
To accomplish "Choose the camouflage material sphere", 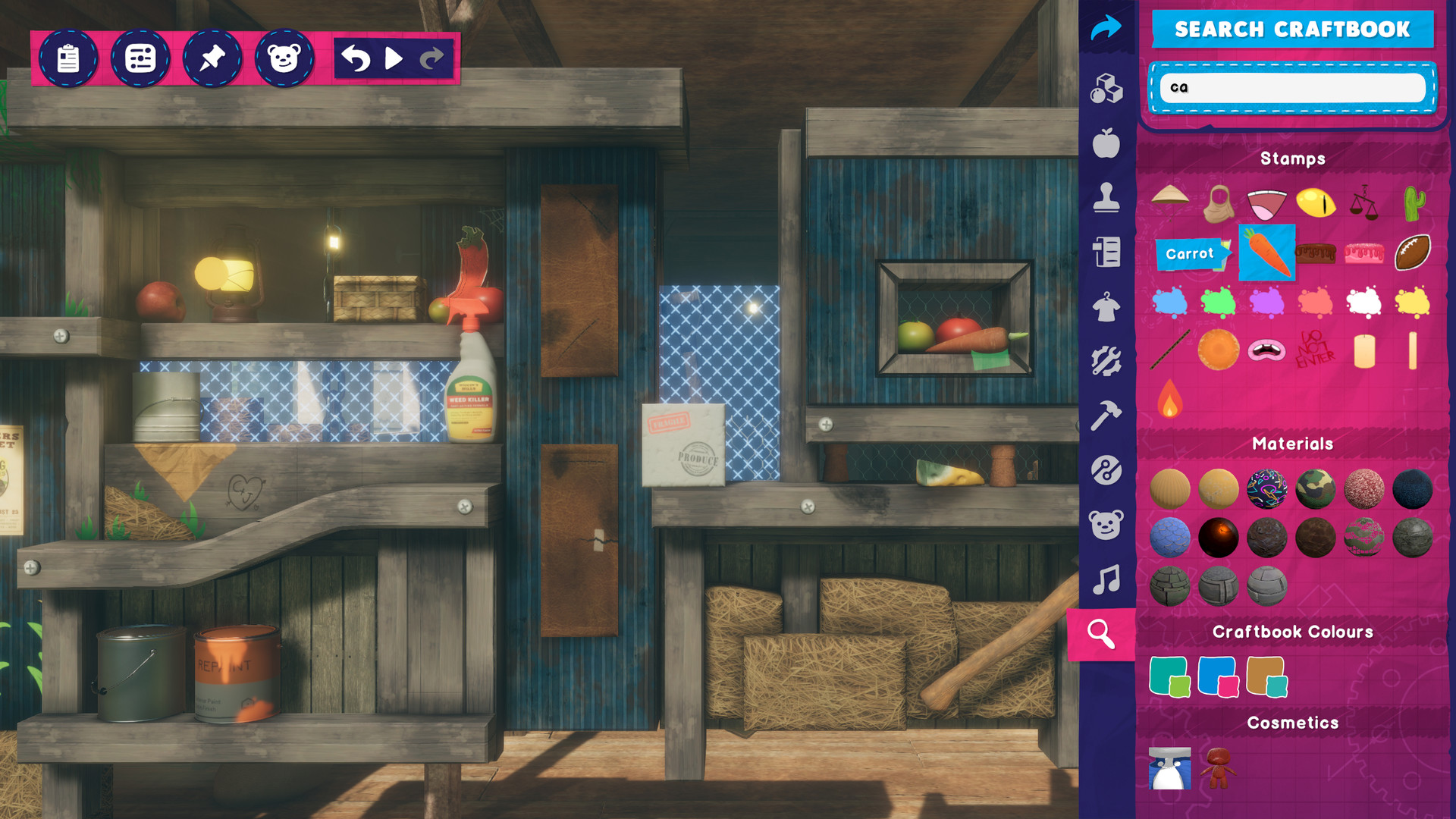I will 1315,489.
